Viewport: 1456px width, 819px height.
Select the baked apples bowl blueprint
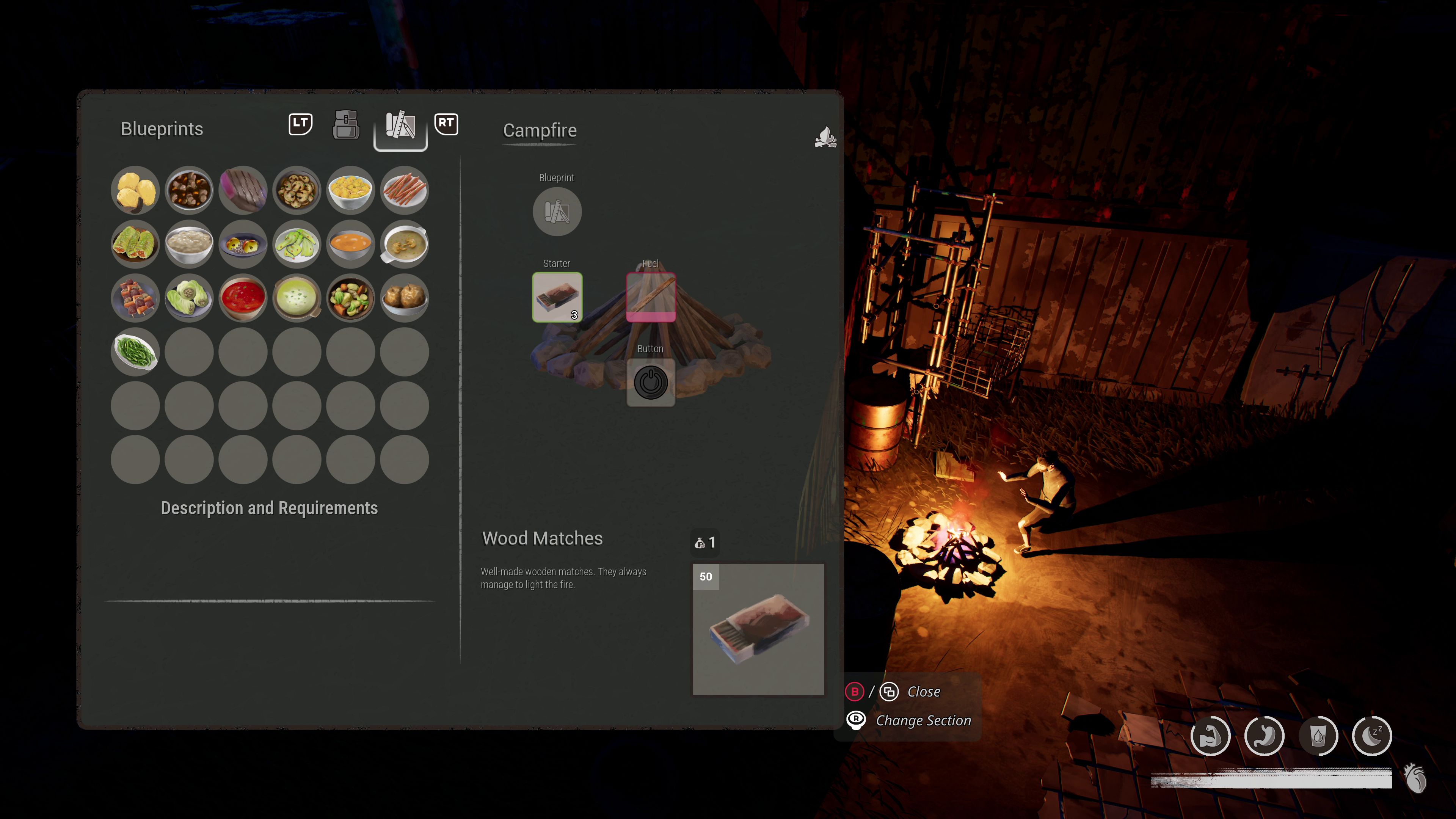pyautogui.click(x=404, y=298)
